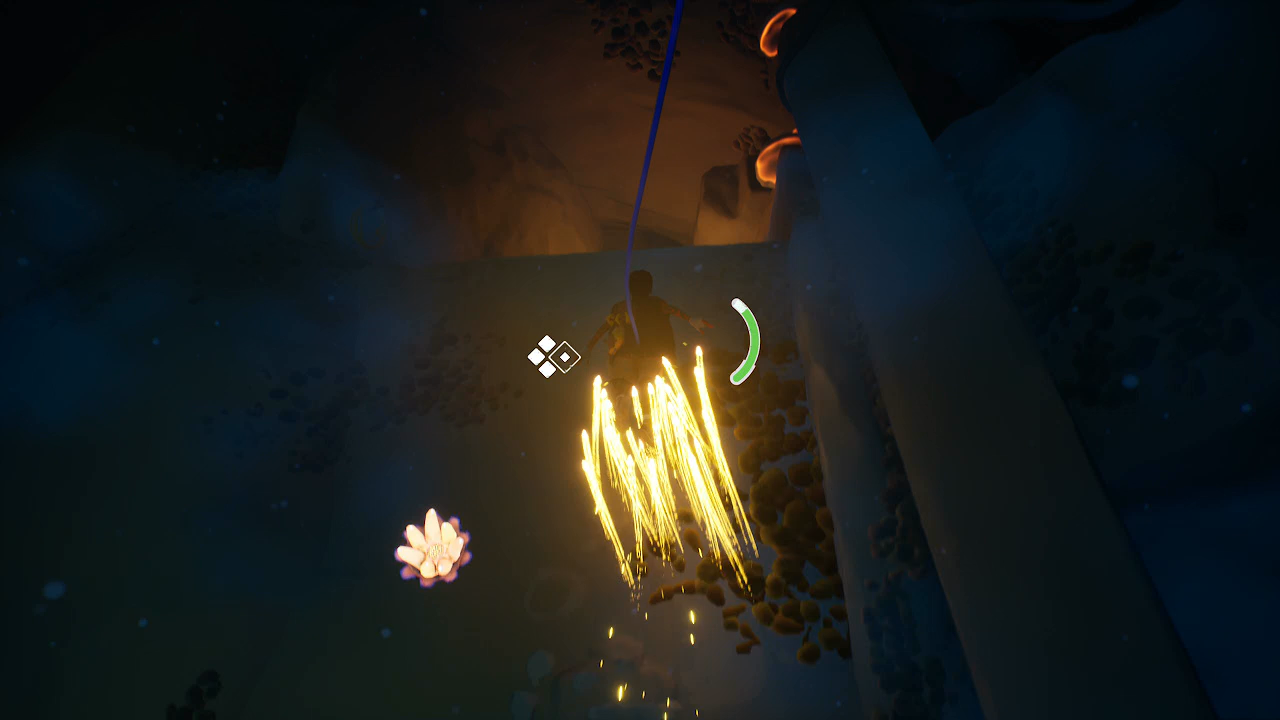
Task: Click the white tip of the stamina arc
Action: pos(736,305)
